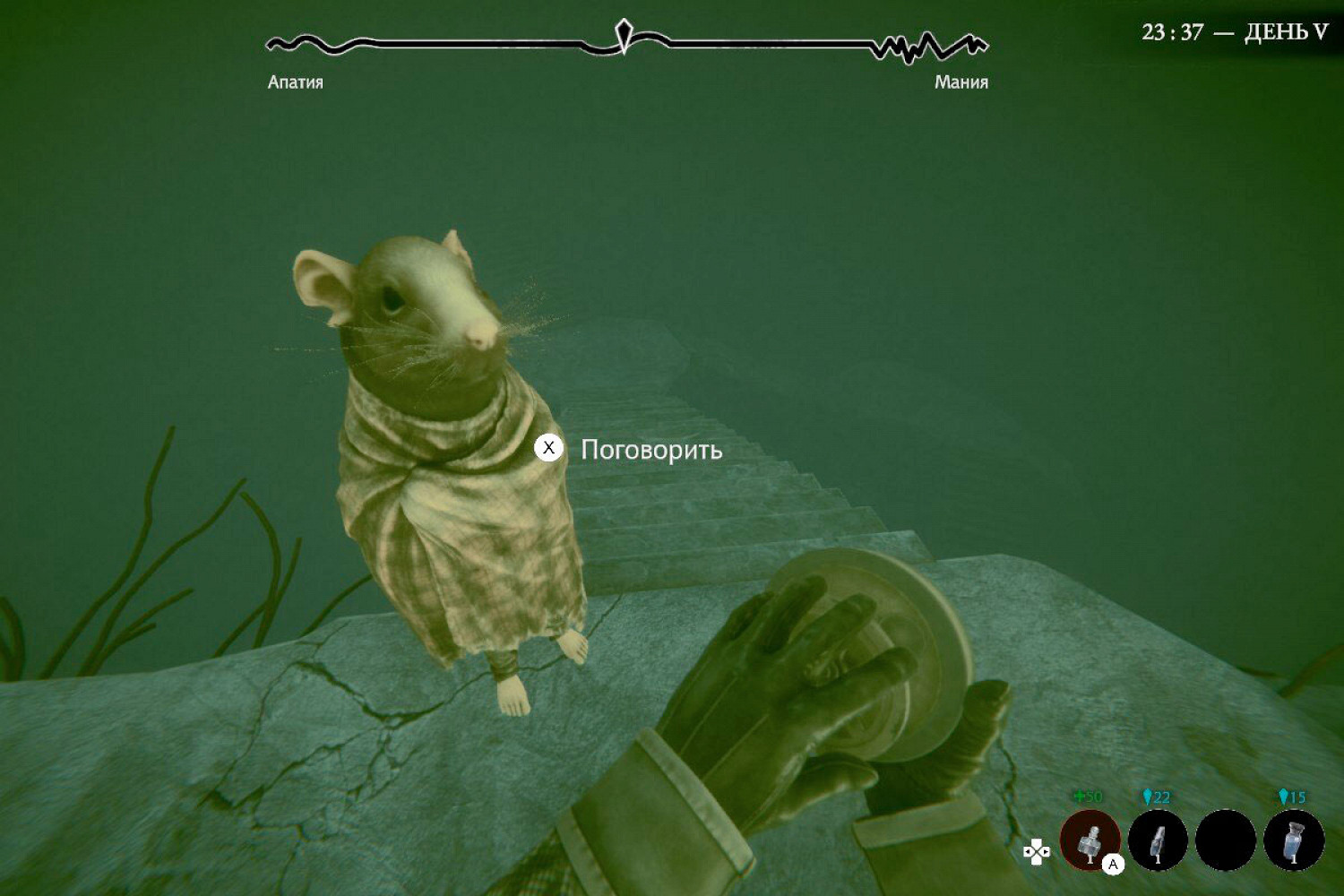Select the highlighted red quick slot with +50 medicine

[1090, 840]
